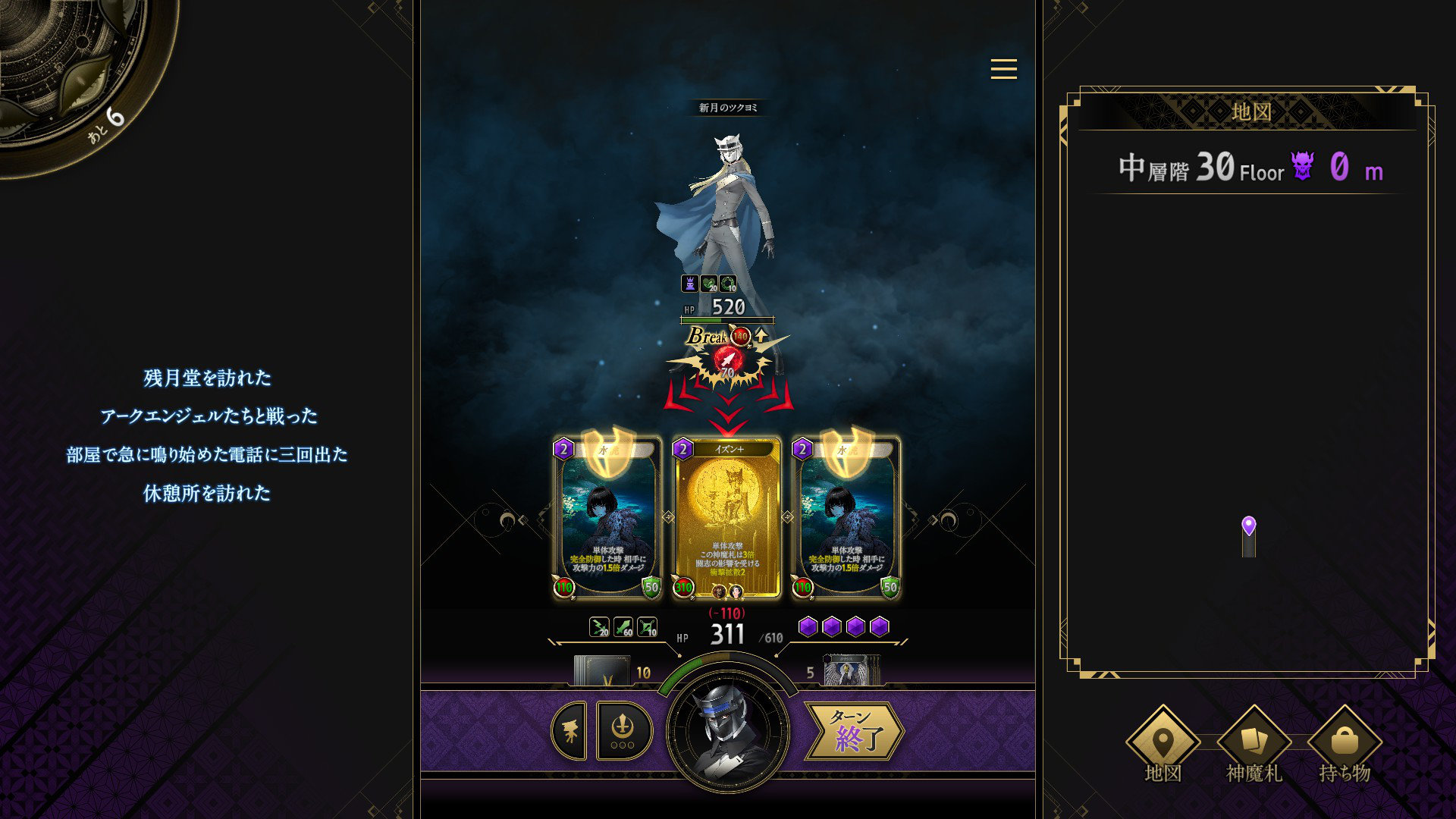Open the 持ち物 inventory bag

click(1345, 742)
